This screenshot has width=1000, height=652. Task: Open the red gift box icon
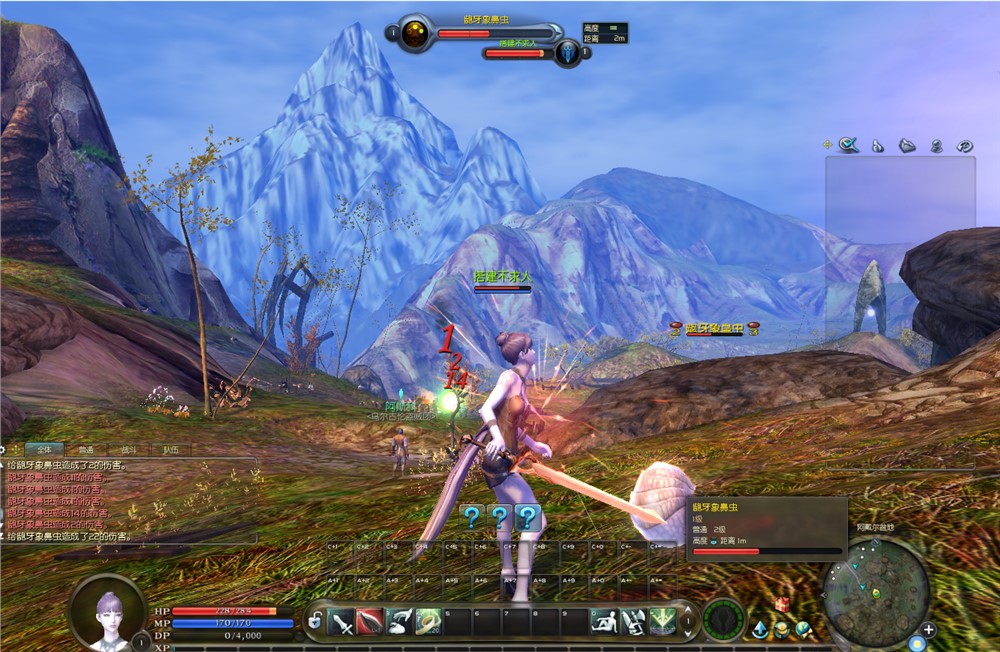tap(782, 605)
